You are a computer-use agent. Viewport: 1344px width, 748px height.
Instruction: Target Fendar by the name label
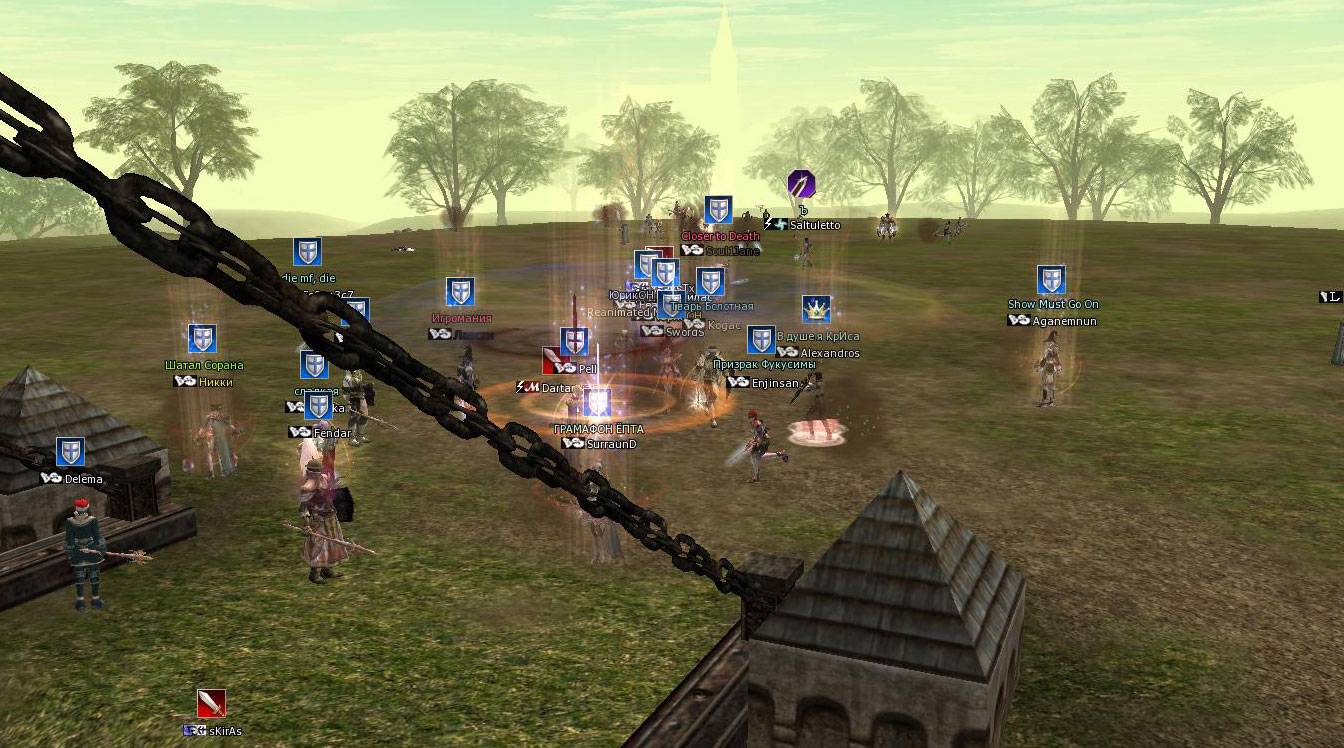tap(332, 433)
